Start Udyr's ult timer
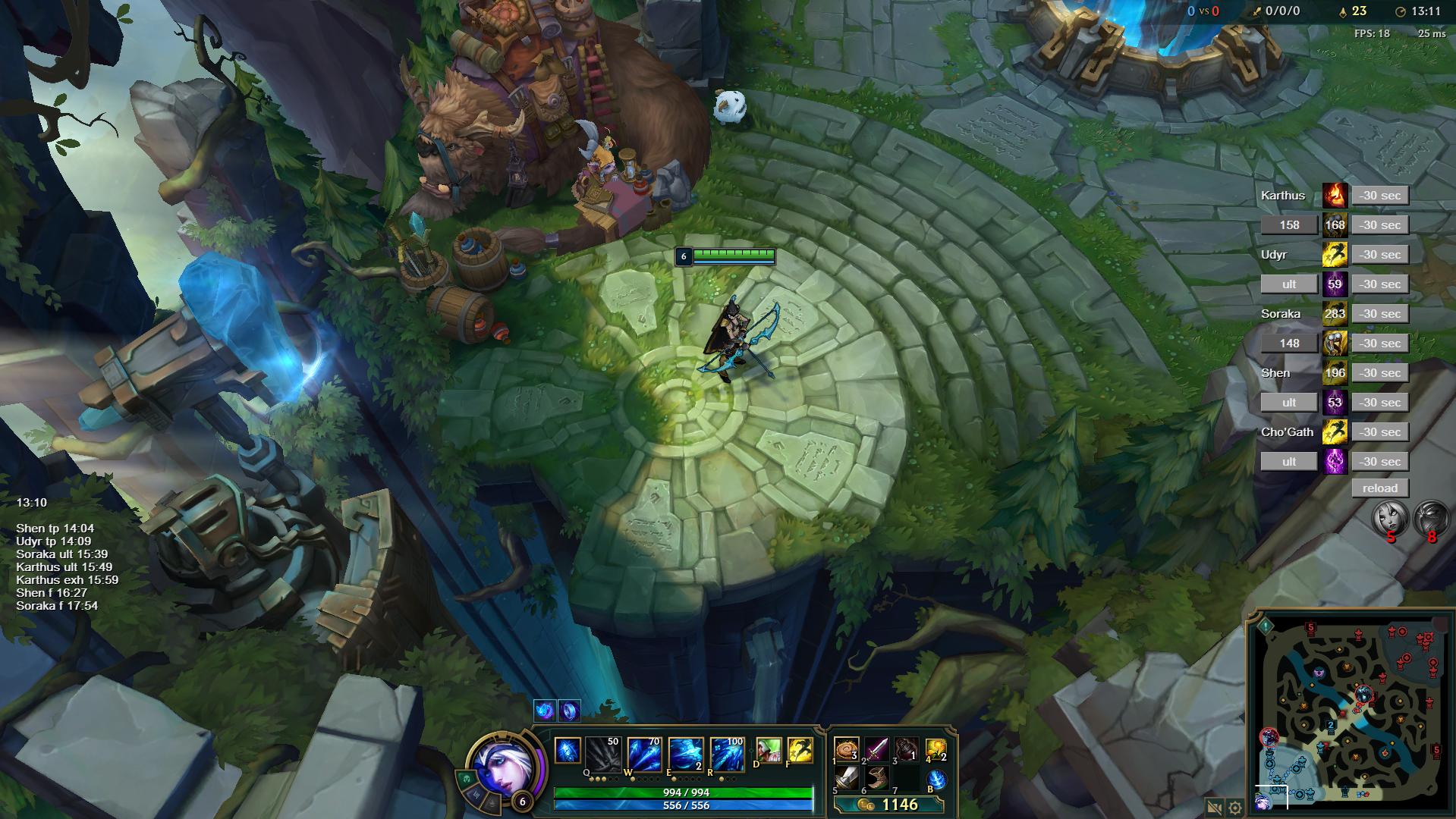This screenshot has width=1456, height=819. (x=1288, y=284)
